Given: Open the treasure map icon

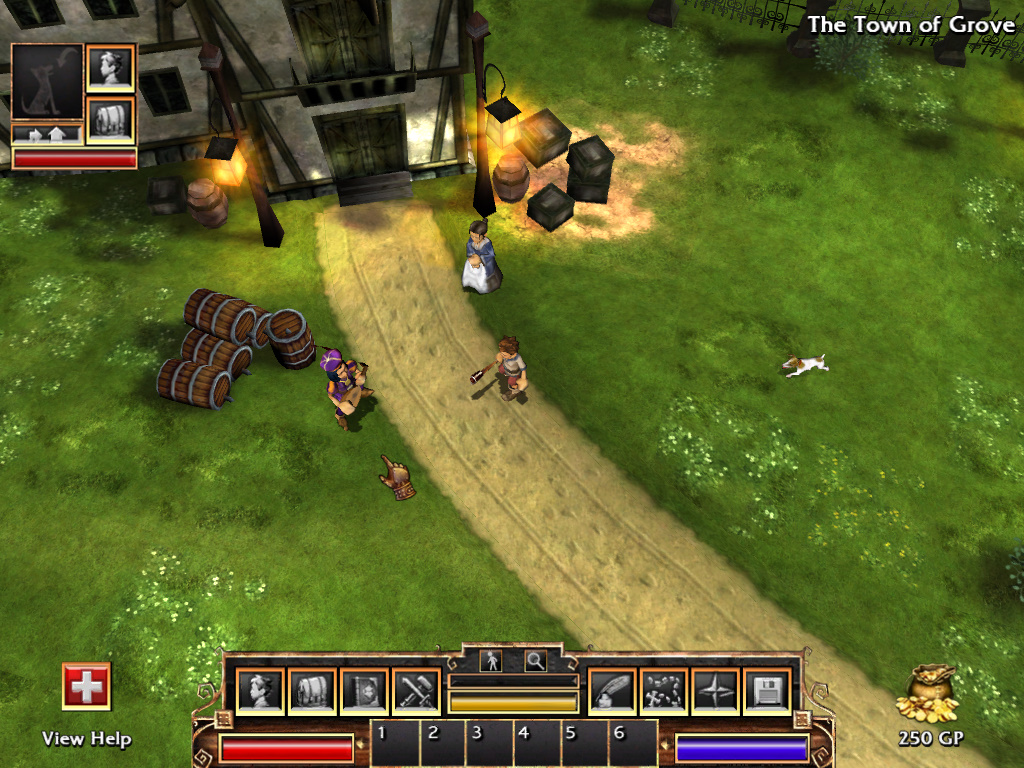Looking at the screenshot, I should coord(663,692).
